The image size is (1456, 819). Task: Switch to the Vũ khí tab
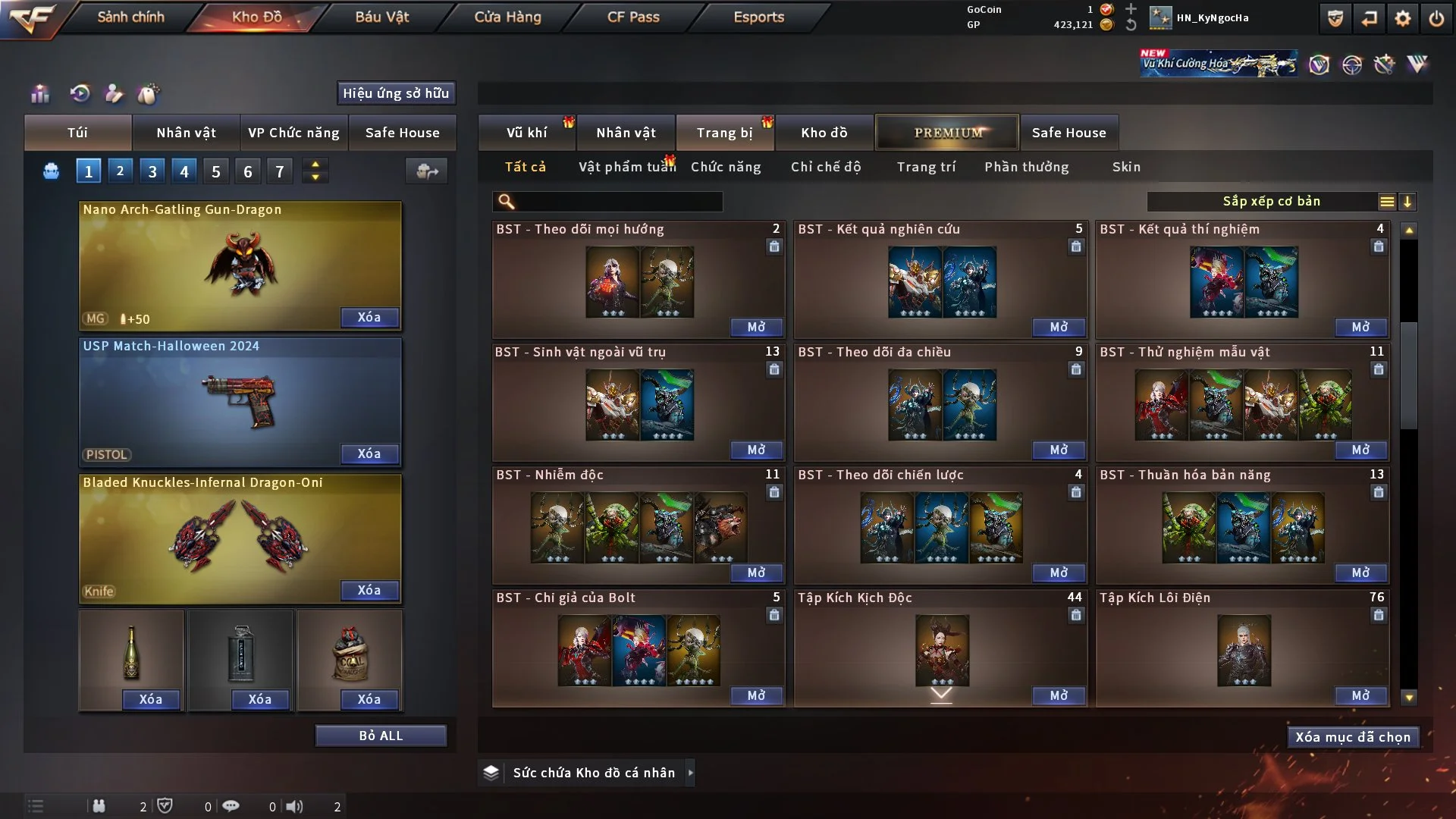click(x=526, y=133)
